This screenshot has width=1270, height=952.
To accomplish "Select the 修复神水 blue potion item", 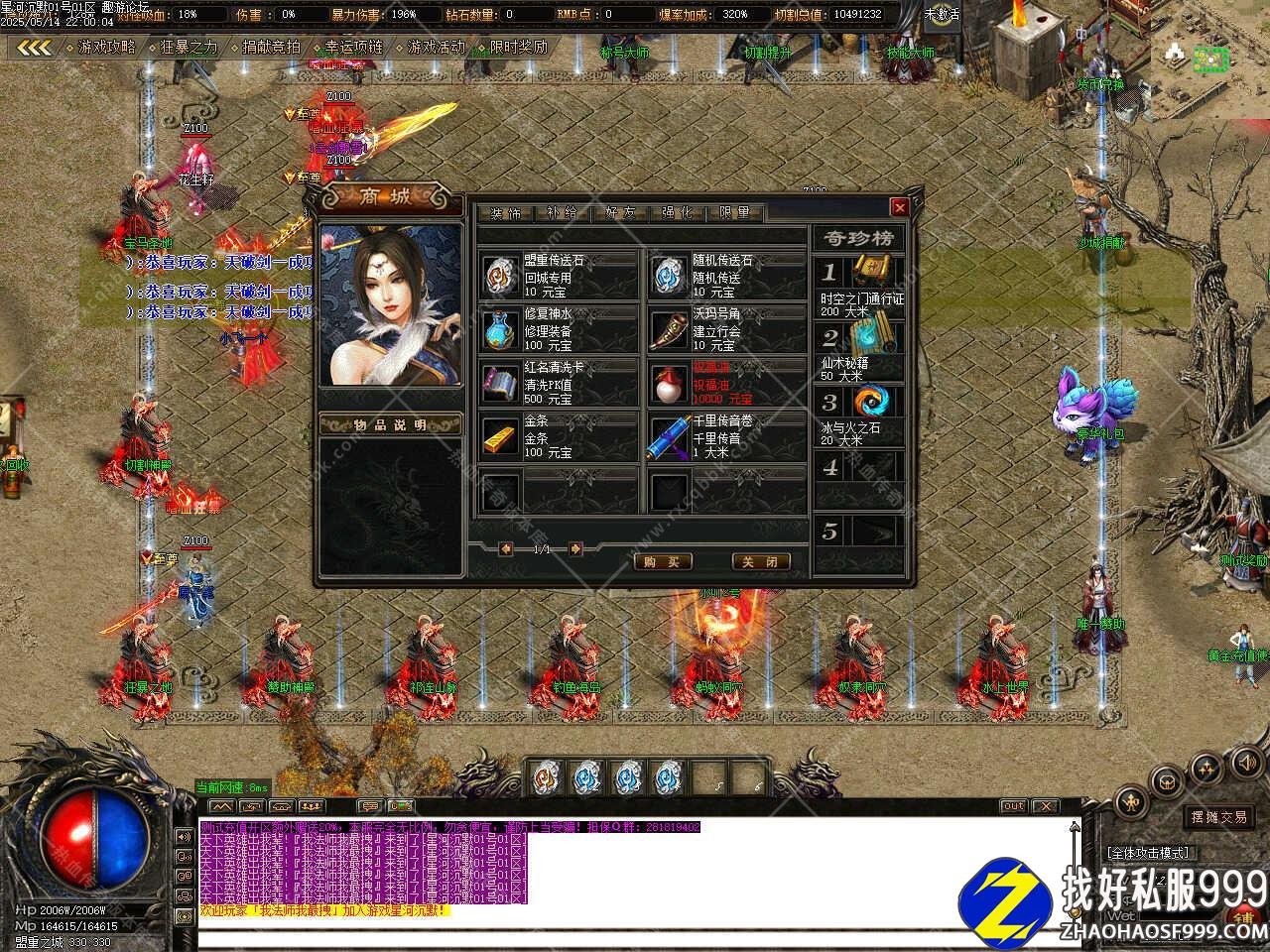I will (500, 329).
